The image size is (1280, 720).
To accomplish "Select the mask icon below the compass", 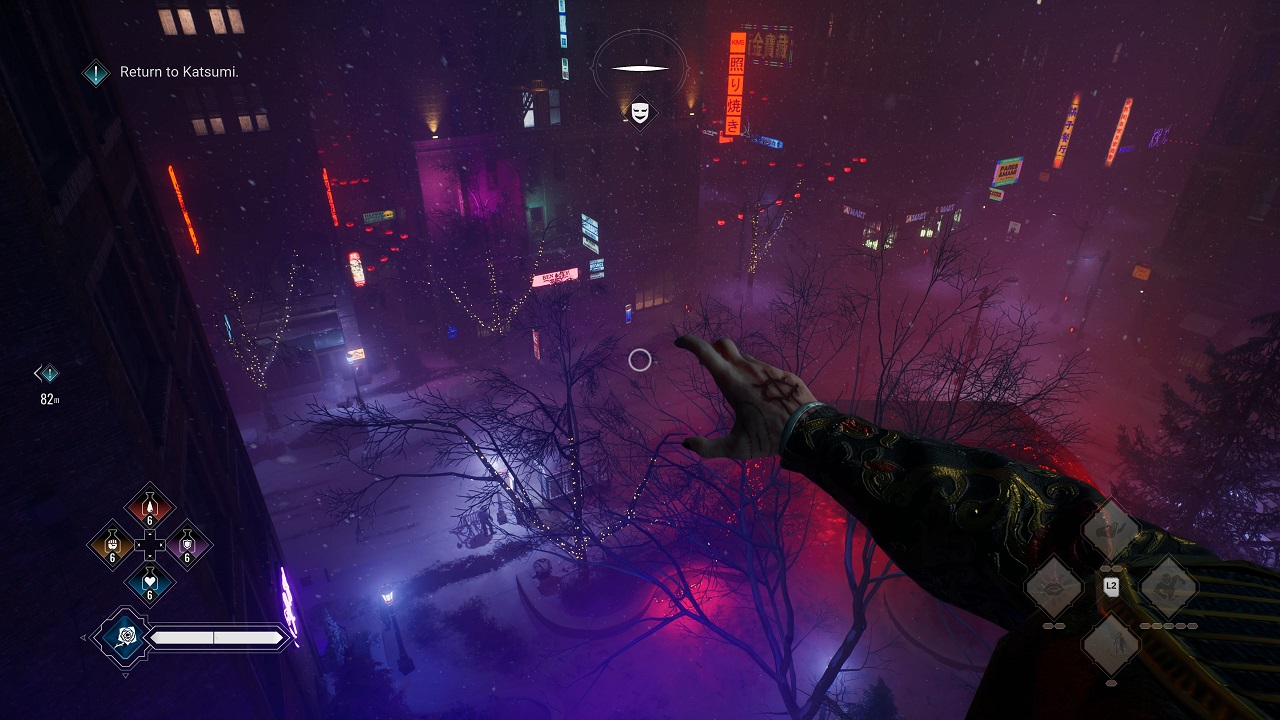I will click(x=640, y=112).
